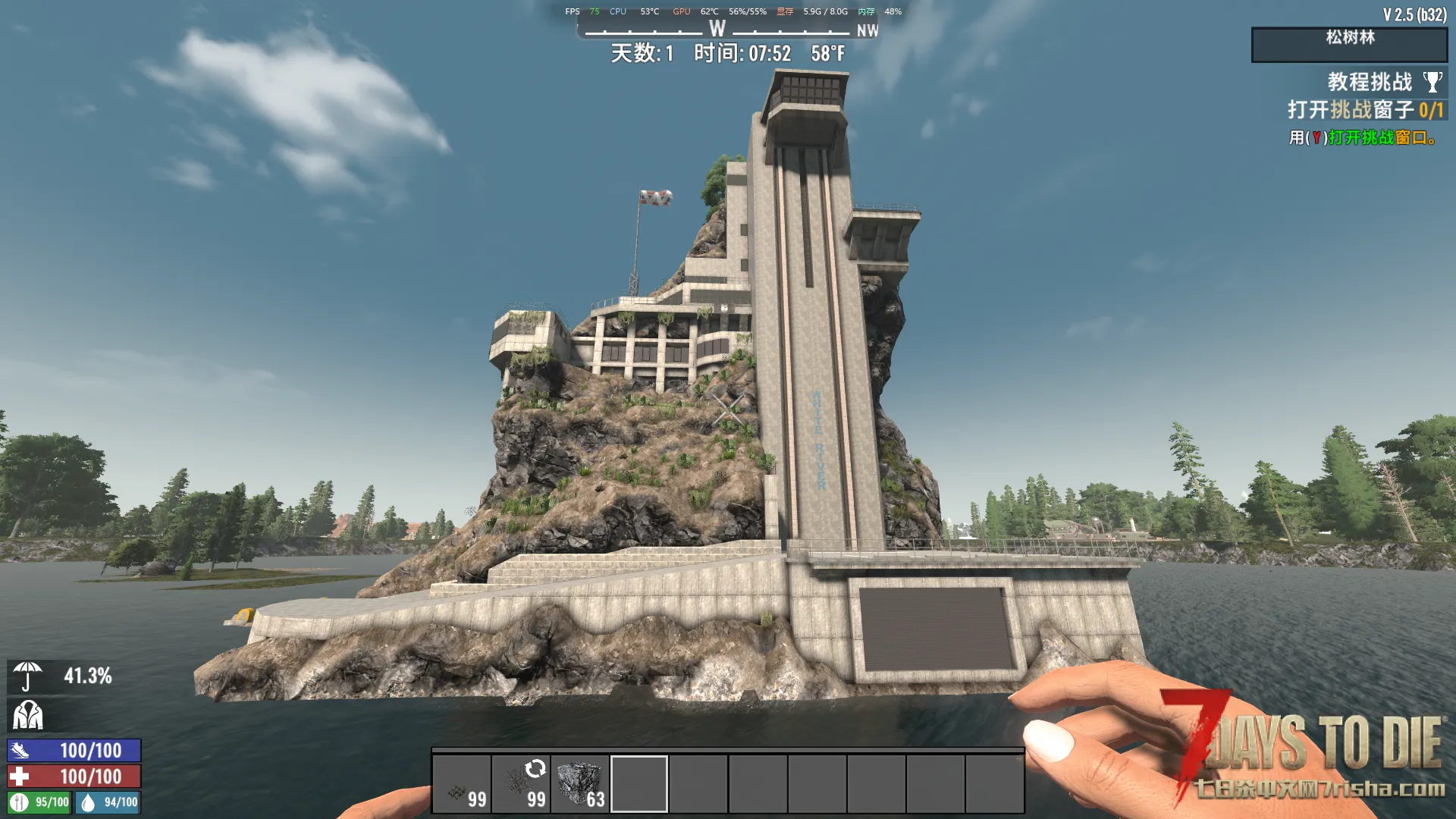This screenshot has height=819, width=1456.
Task: Select the hotbar slot with the rotate-arrows item
Action: click(x=521, y=784)
